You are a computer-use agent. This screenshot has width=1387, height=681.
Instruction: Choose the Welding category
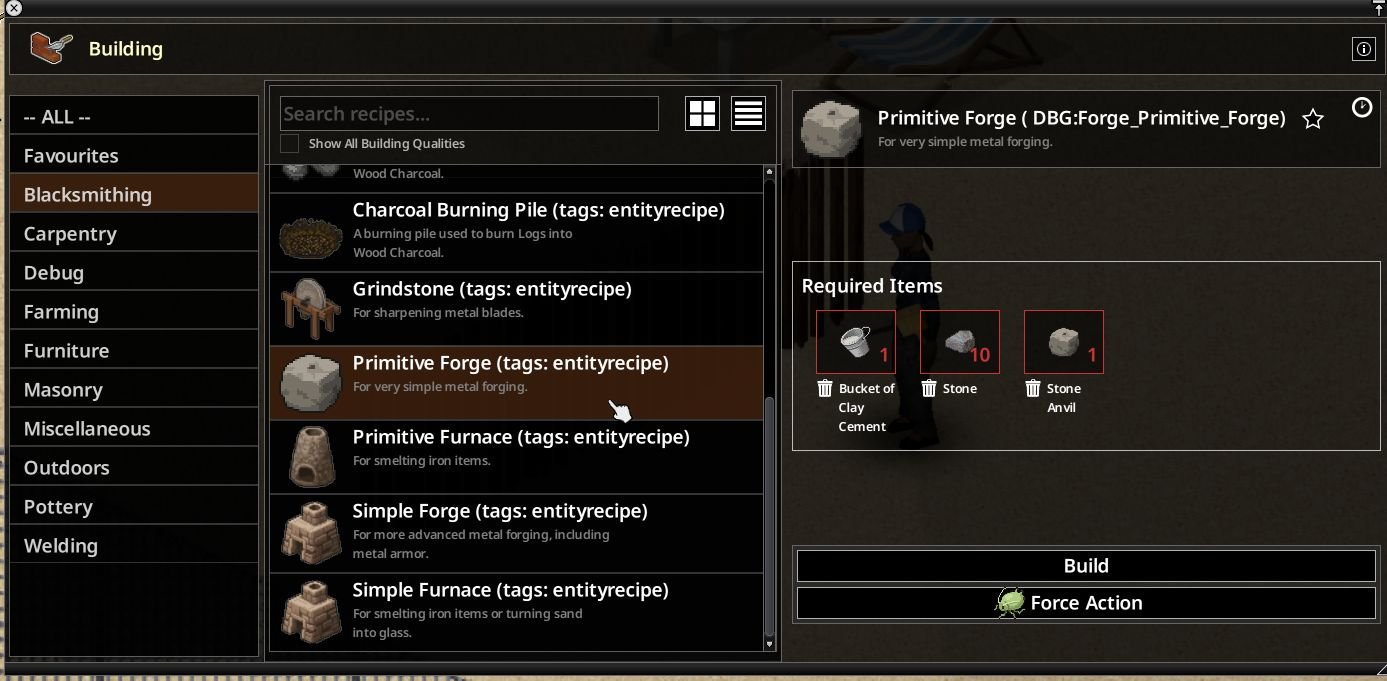tap(133, 546)
